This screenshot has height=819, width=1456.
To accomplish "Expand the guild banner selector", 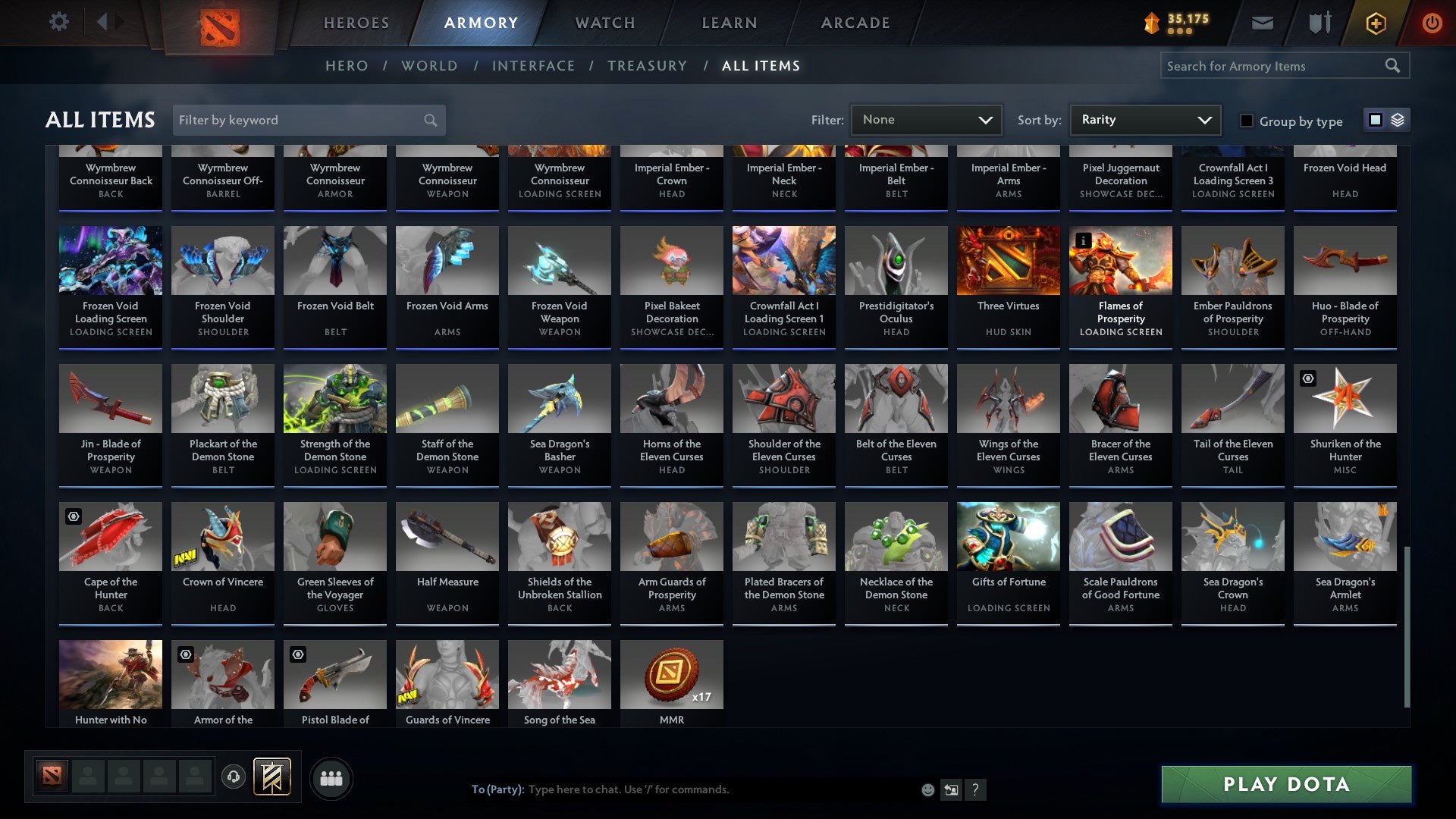I will click(271, 777).
